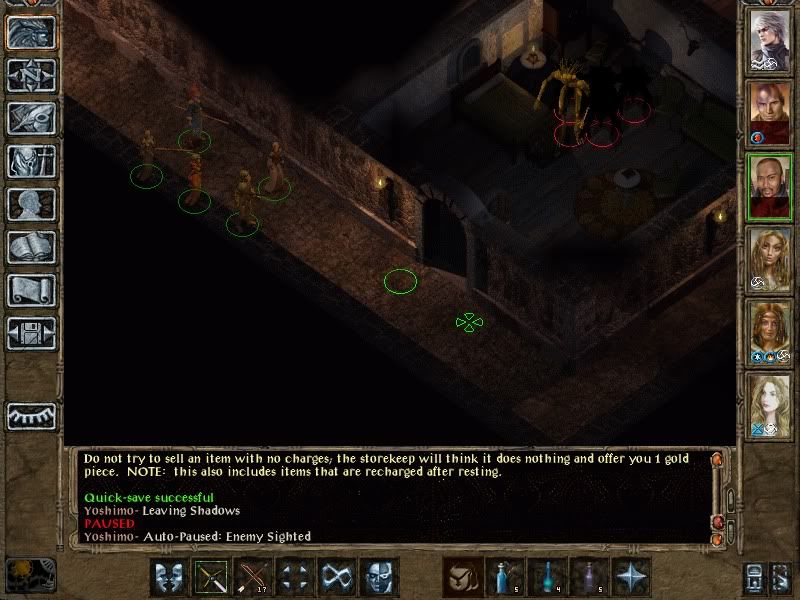This screenshot has width=800, height=600.
Task: Click the four-arrows action icon
Action: (x=296, y=577)
